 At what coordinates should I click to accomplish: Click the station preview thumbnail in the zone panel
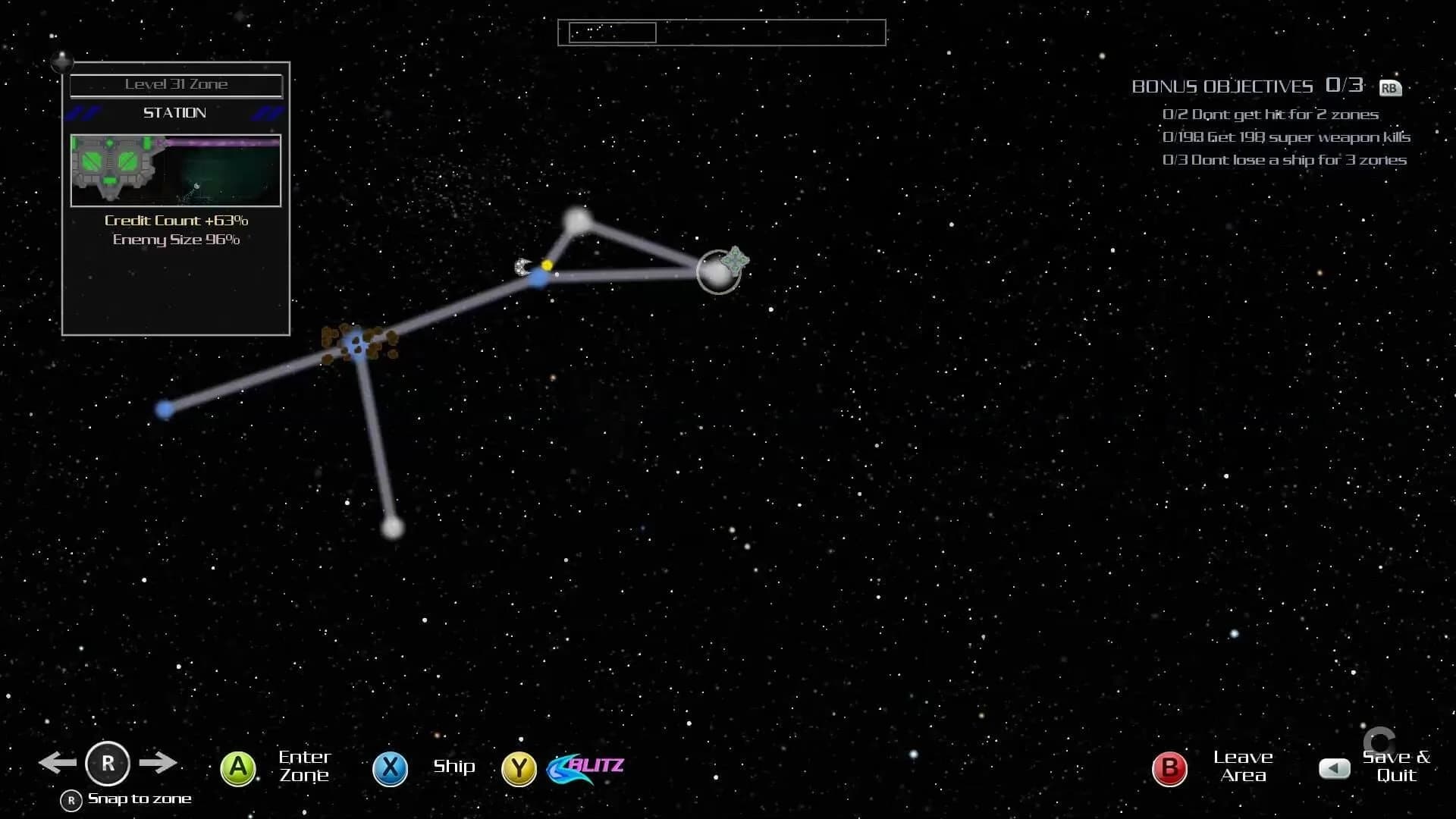(175, 171)
